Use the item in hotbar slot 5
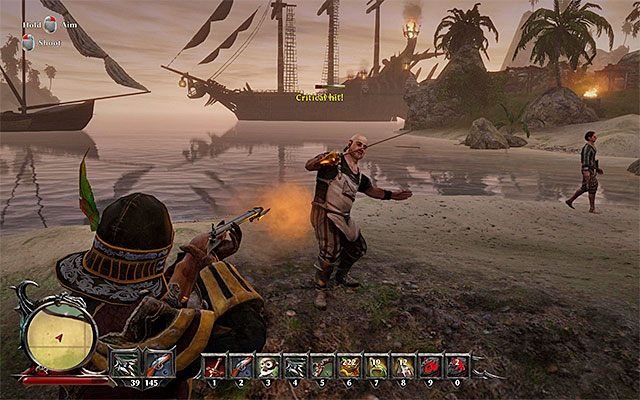Viewport: 640px width, 400px height. tap(322, 365)
